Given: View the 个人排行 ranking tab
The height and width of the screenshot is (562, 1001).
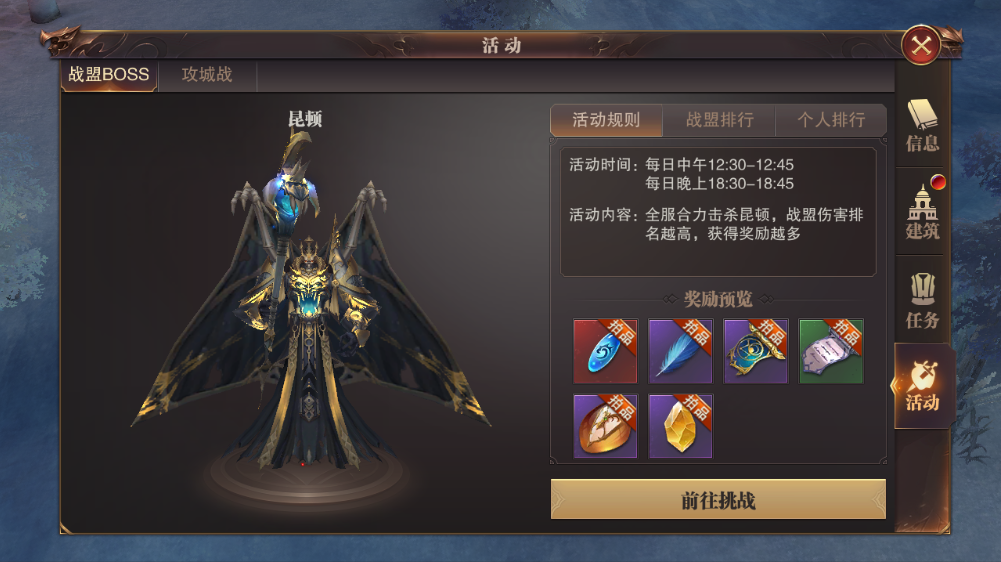Looking at the screenshot, I should (x=830, y=120).
